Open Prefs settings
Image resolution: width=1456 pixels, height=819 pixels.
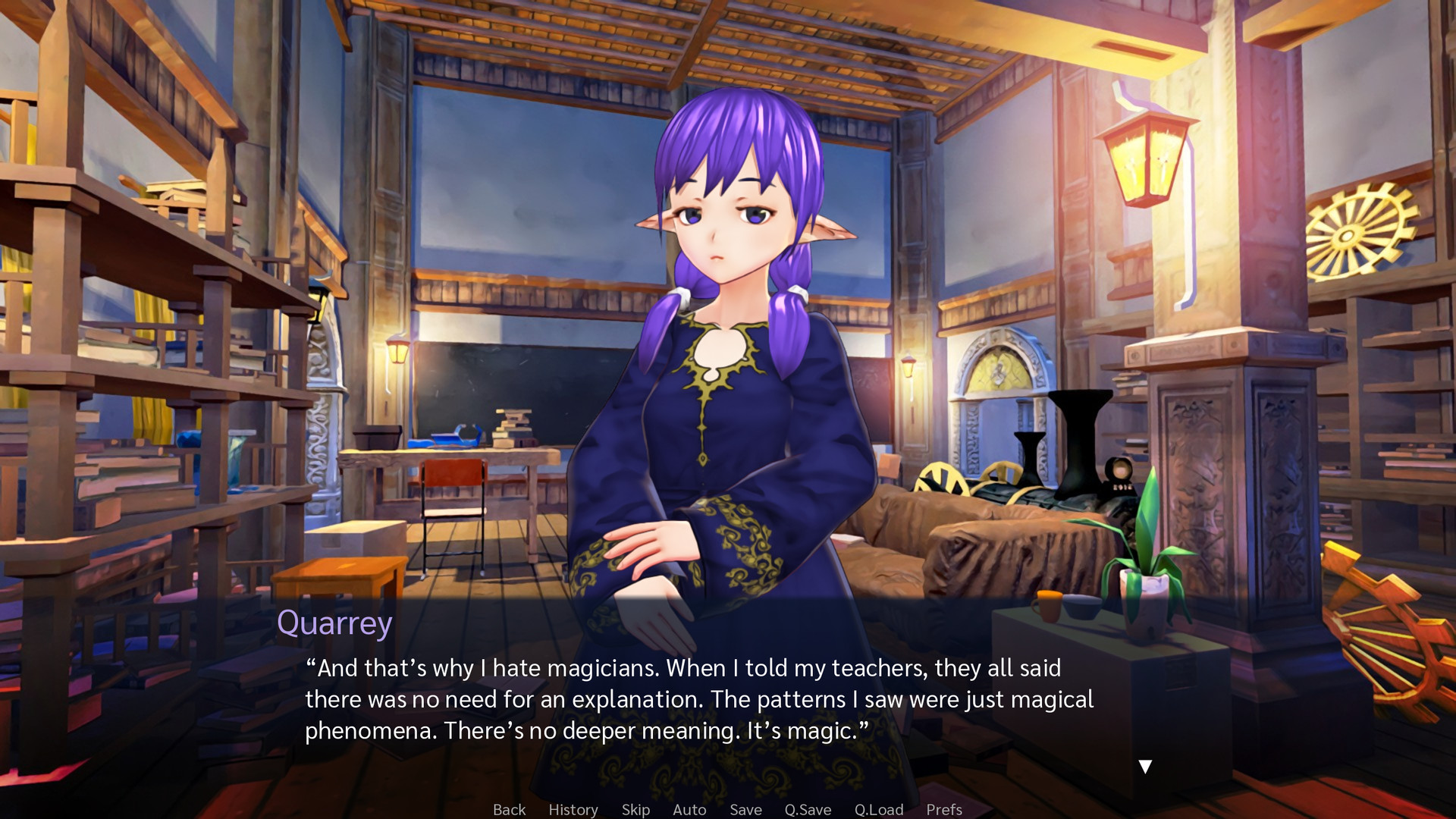coord(944,809)
